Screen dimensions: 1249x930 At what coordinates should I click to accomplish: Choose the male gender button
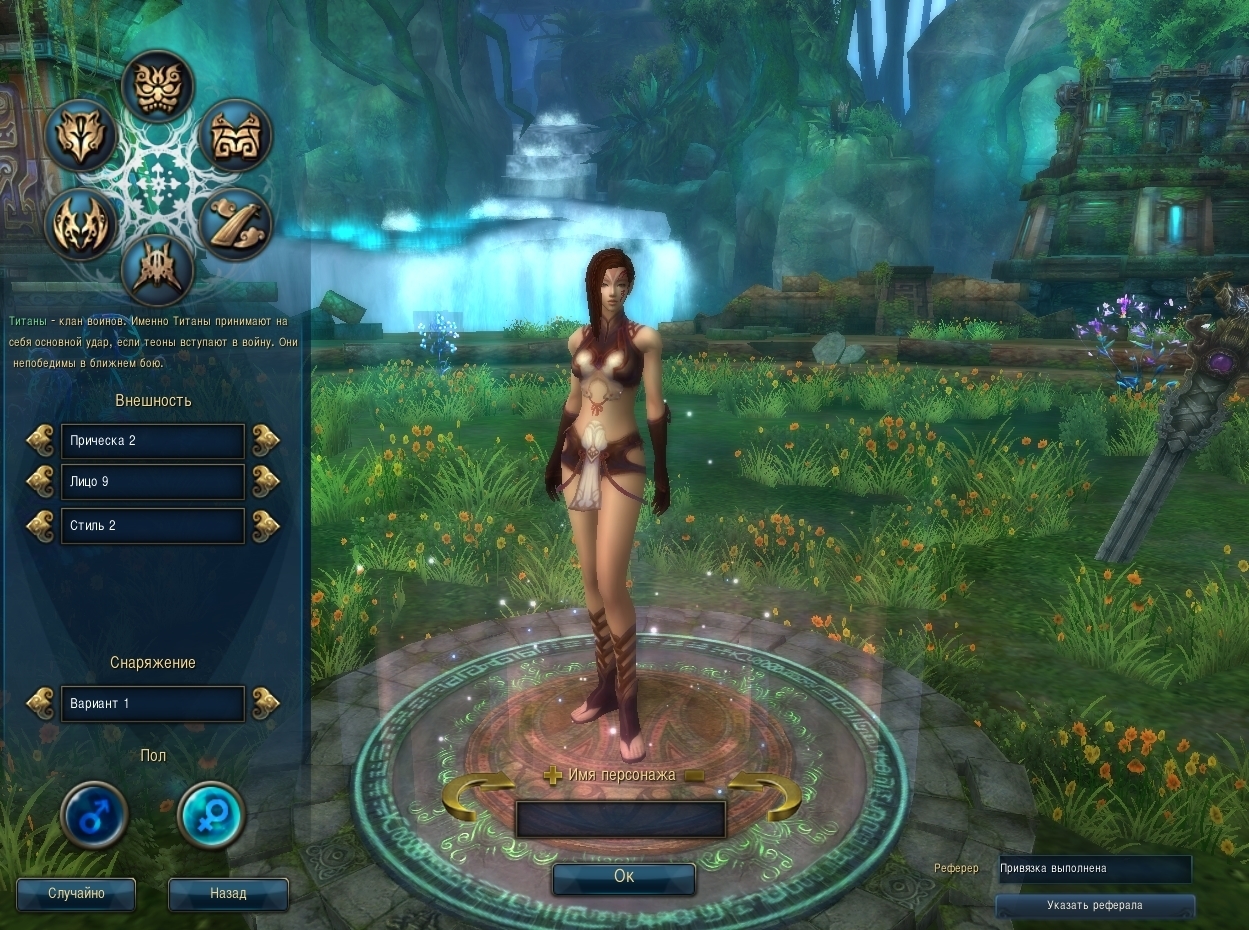click(94, 816)
